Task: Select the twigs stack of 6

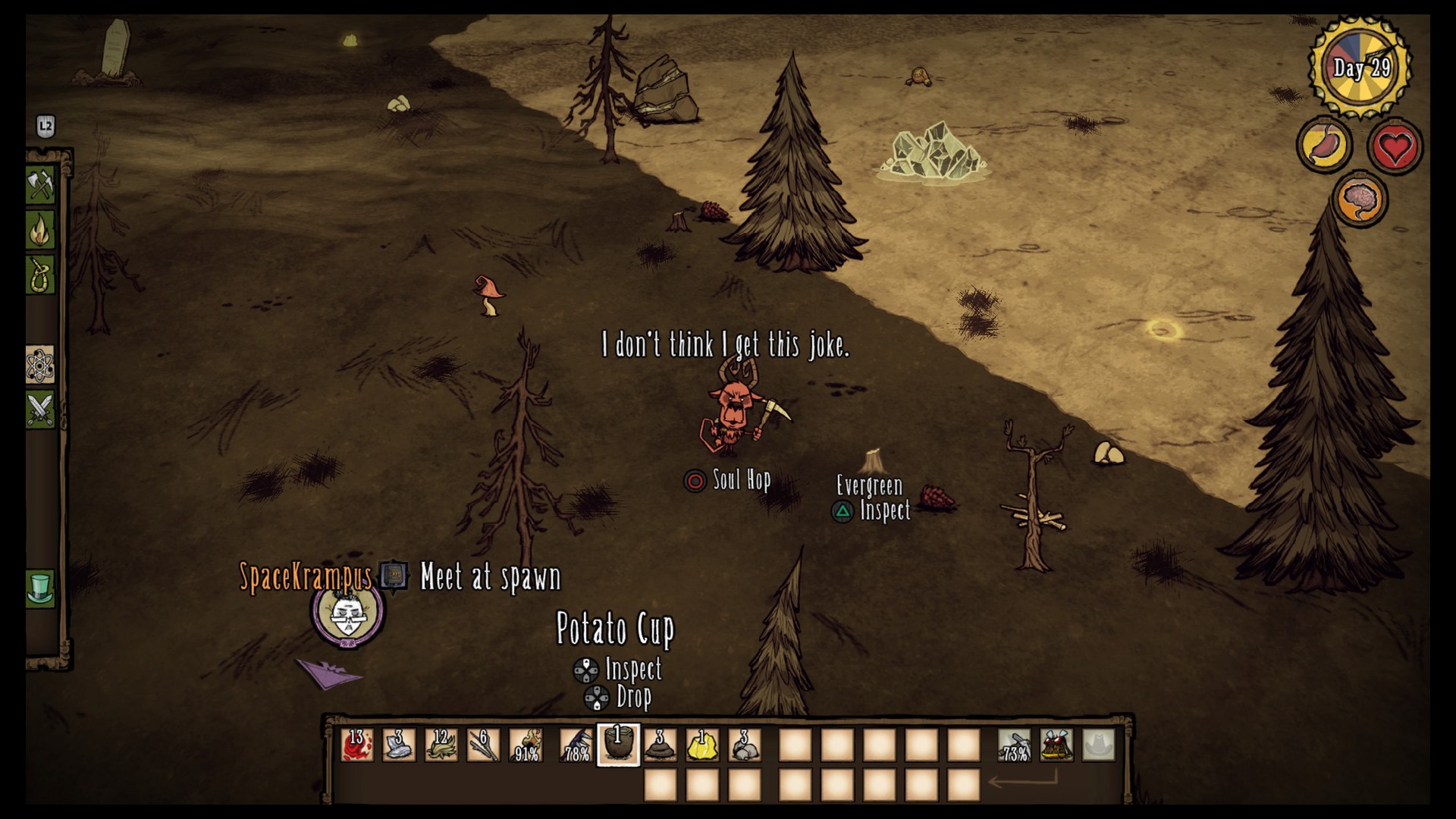Action: (x=484, y=745)
